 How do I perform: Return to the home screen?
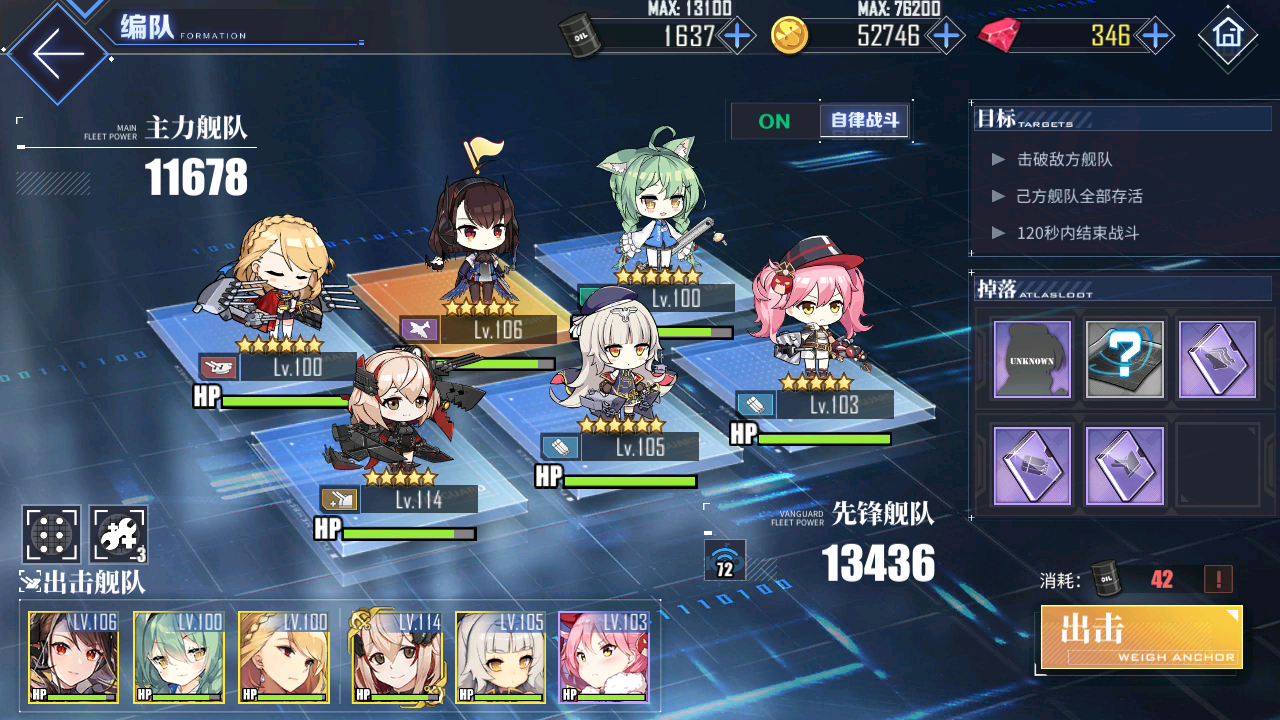point(1228,36)
